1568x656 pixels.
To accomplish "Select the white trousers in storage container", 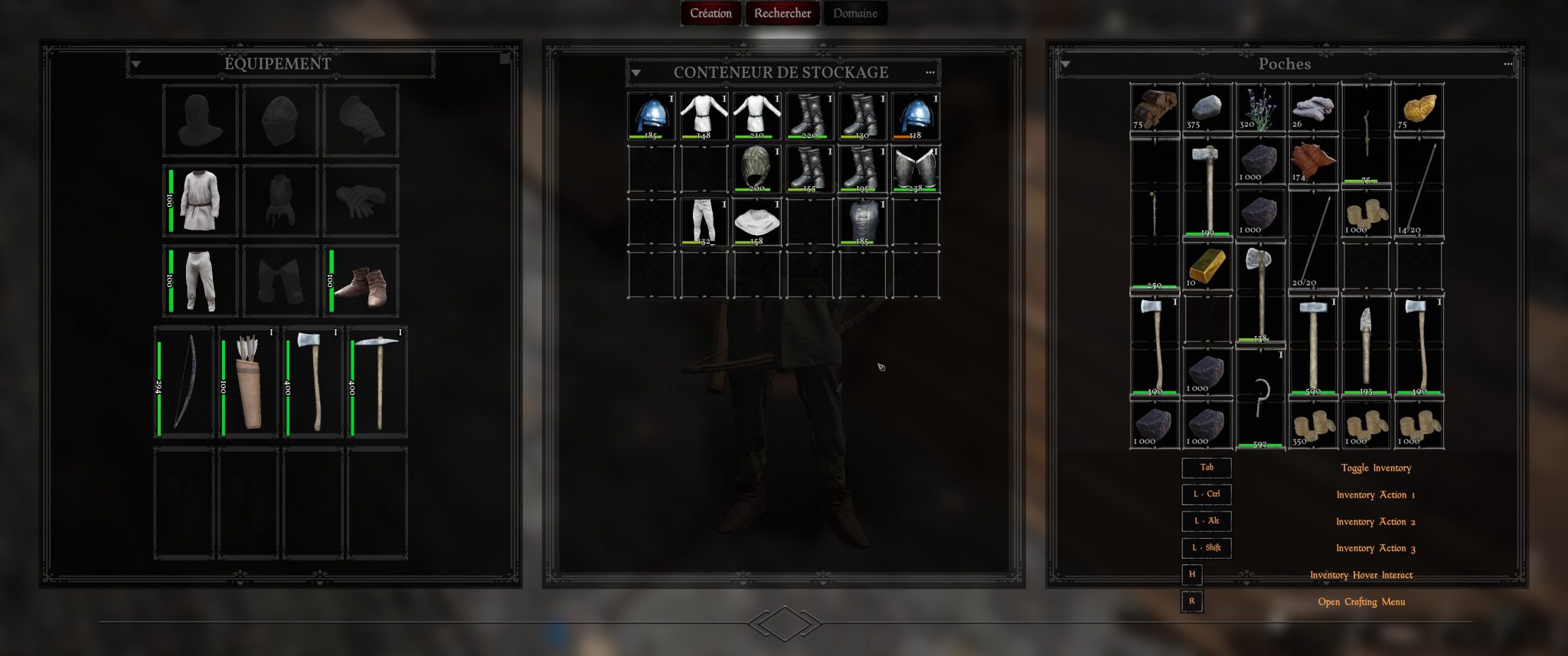I will (704, 221).
